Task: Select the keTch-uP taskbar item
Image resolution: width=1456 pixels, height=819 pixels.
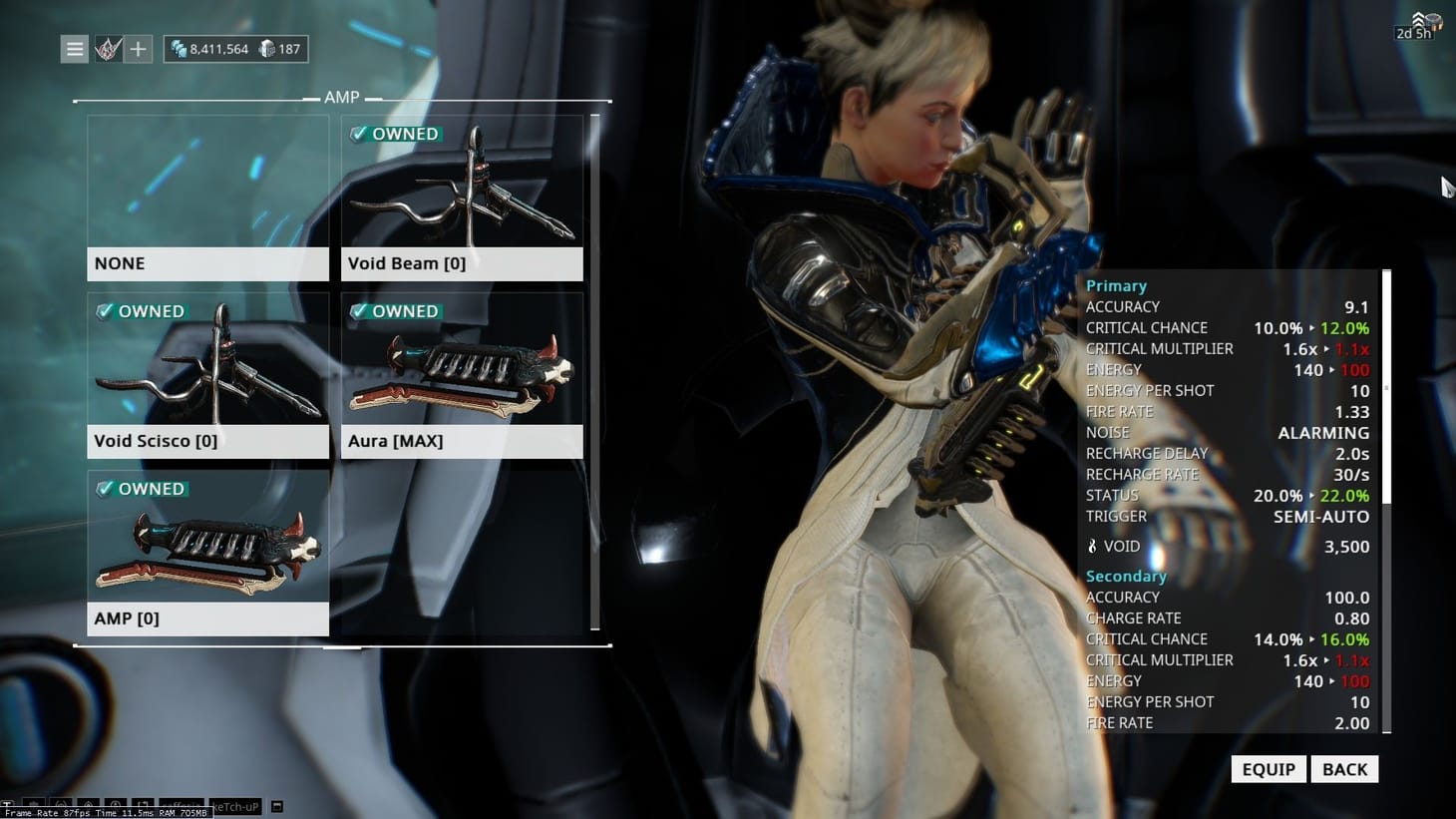Action: click(x=234, y=807)
